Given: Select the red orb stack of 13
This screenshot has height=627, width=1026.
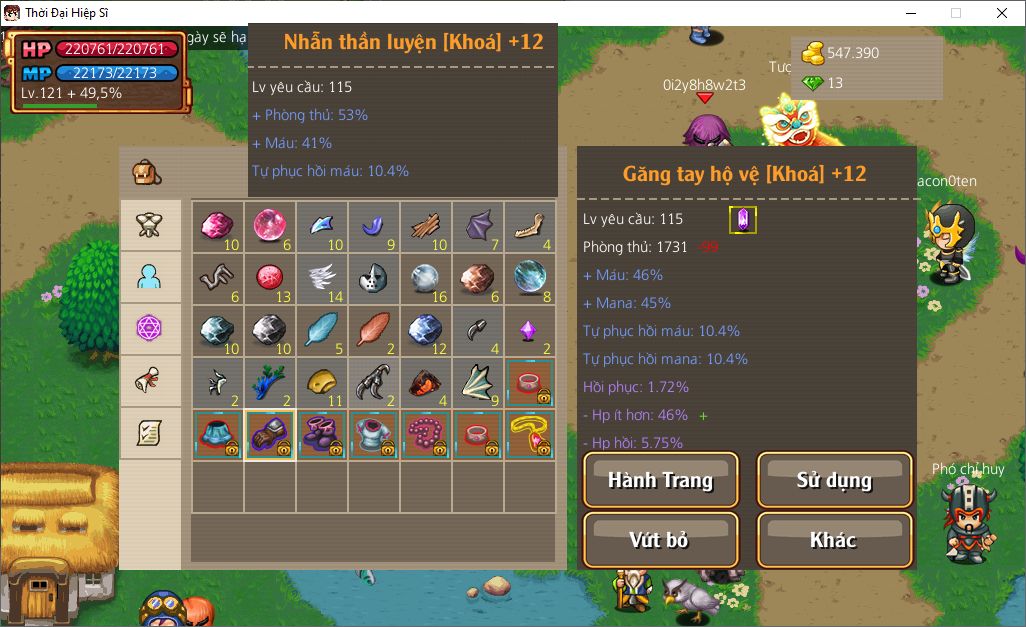Looking at the screenshot, I should point(270,279).
